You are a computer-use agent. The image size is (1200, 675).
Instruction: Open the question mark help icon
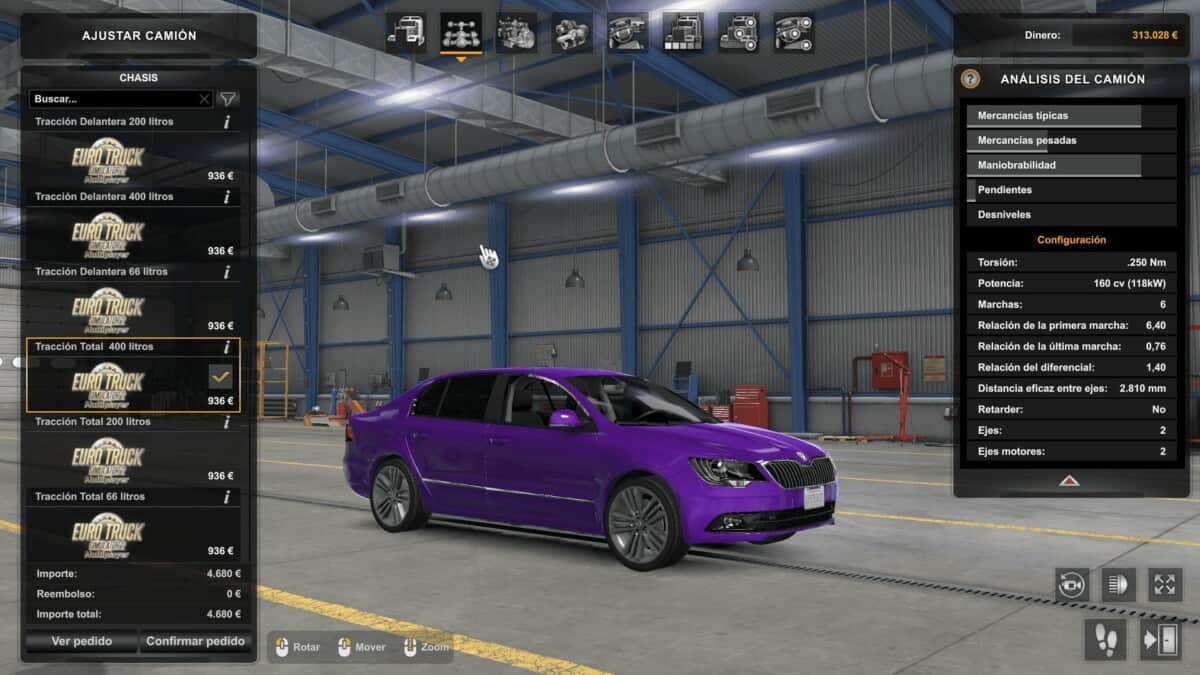pos(970,79)
